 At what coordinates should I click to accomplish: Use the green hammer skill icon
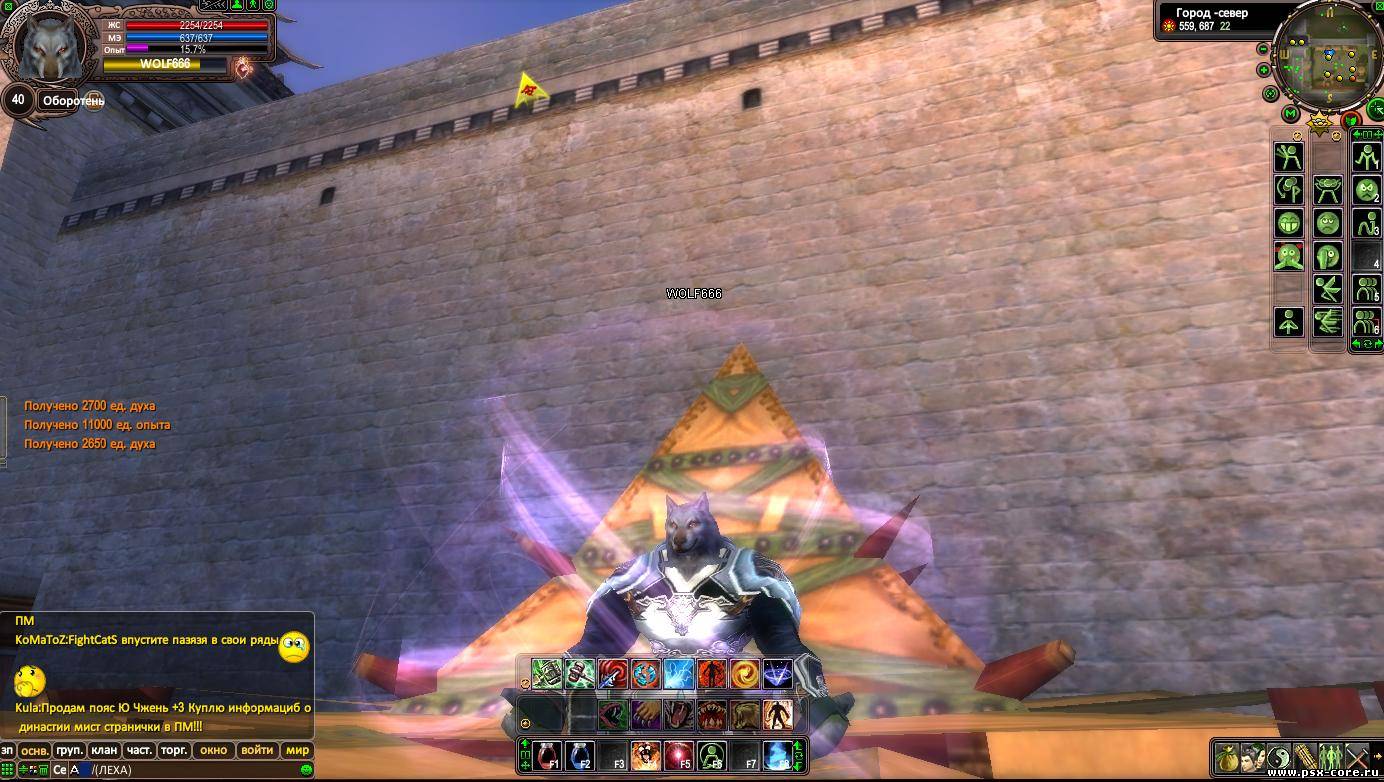point(580,674)
